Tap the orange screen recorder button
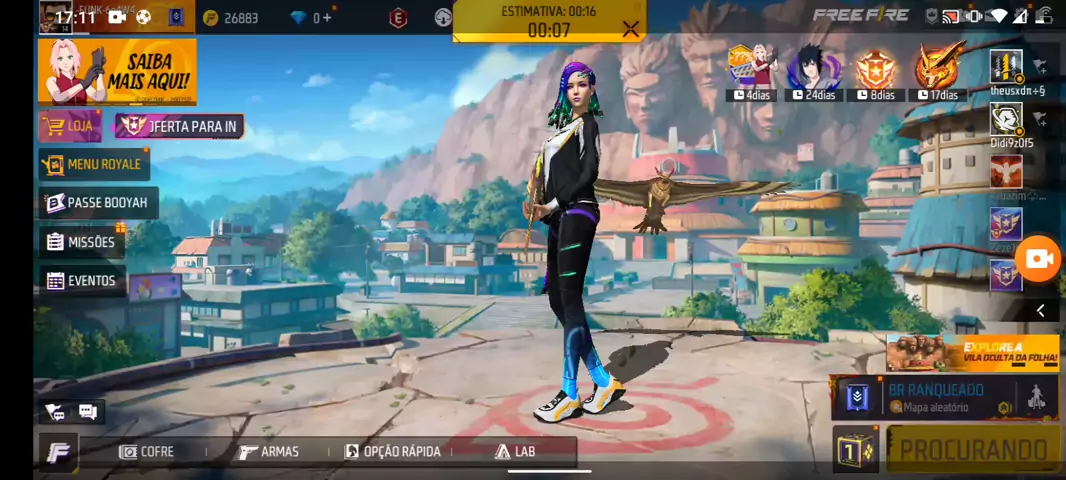This screenshot has width=1066, height=480. (x=1040, y=259)
